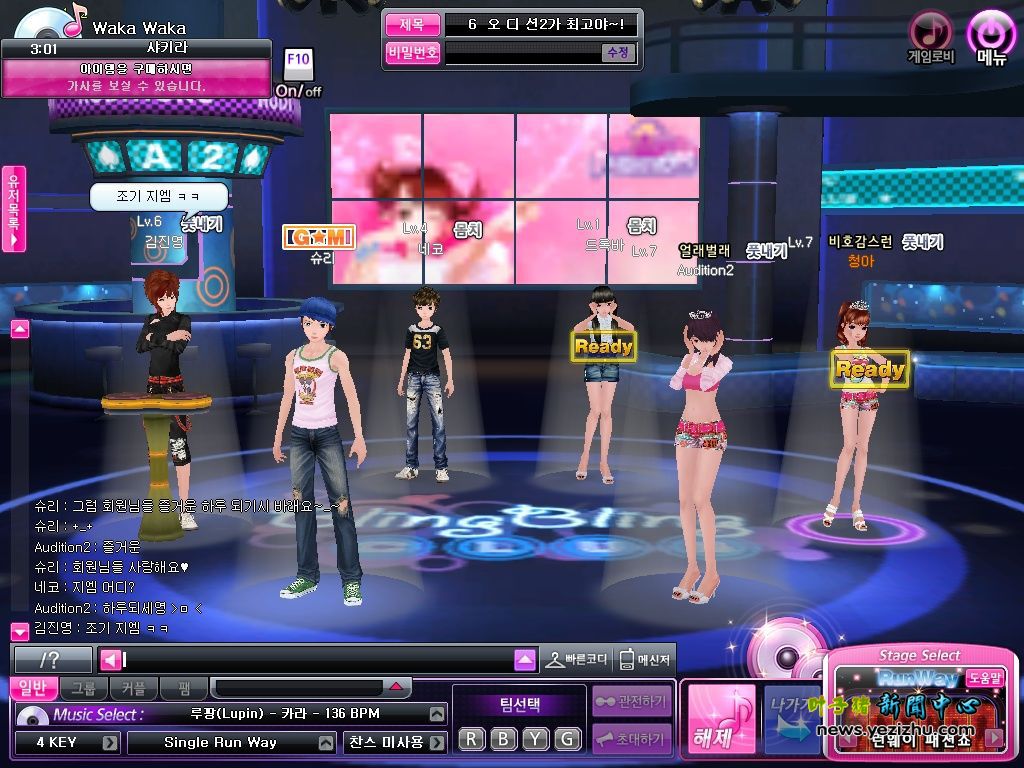
Task: Open the 유저목록 user list side tab
Action: [x=14, y=208]
